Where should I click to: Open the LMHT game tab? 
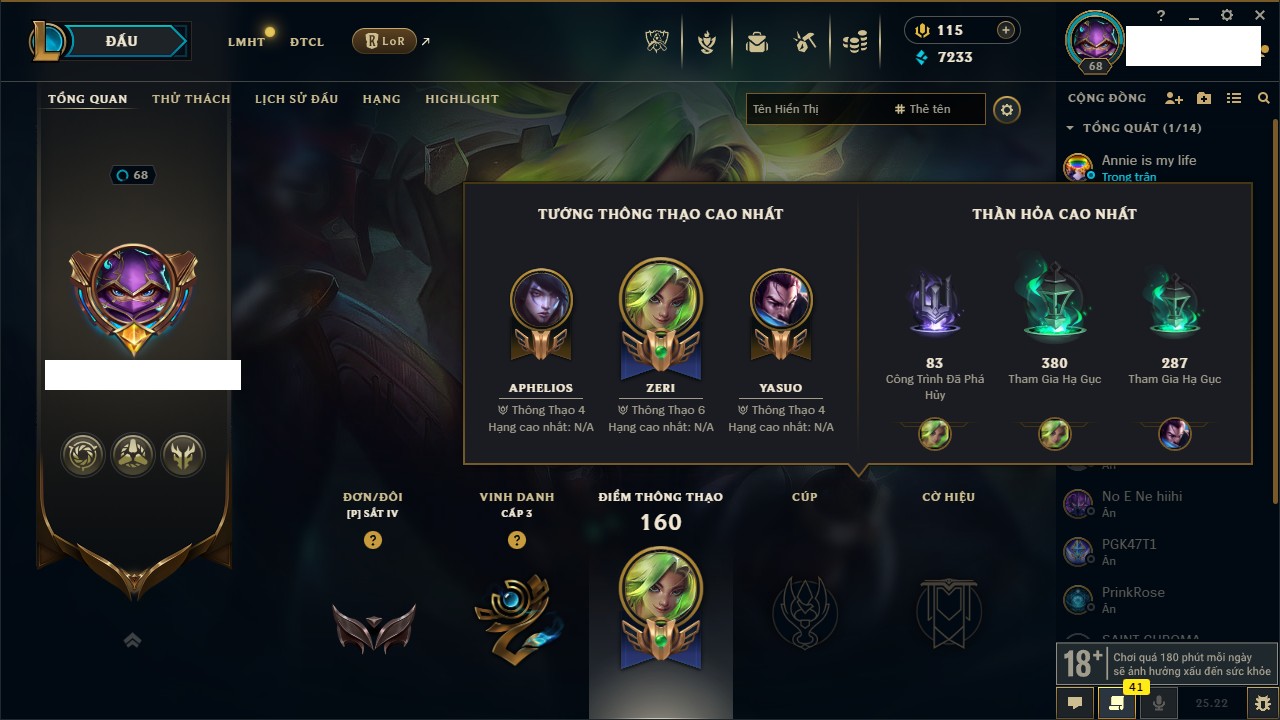246,42
